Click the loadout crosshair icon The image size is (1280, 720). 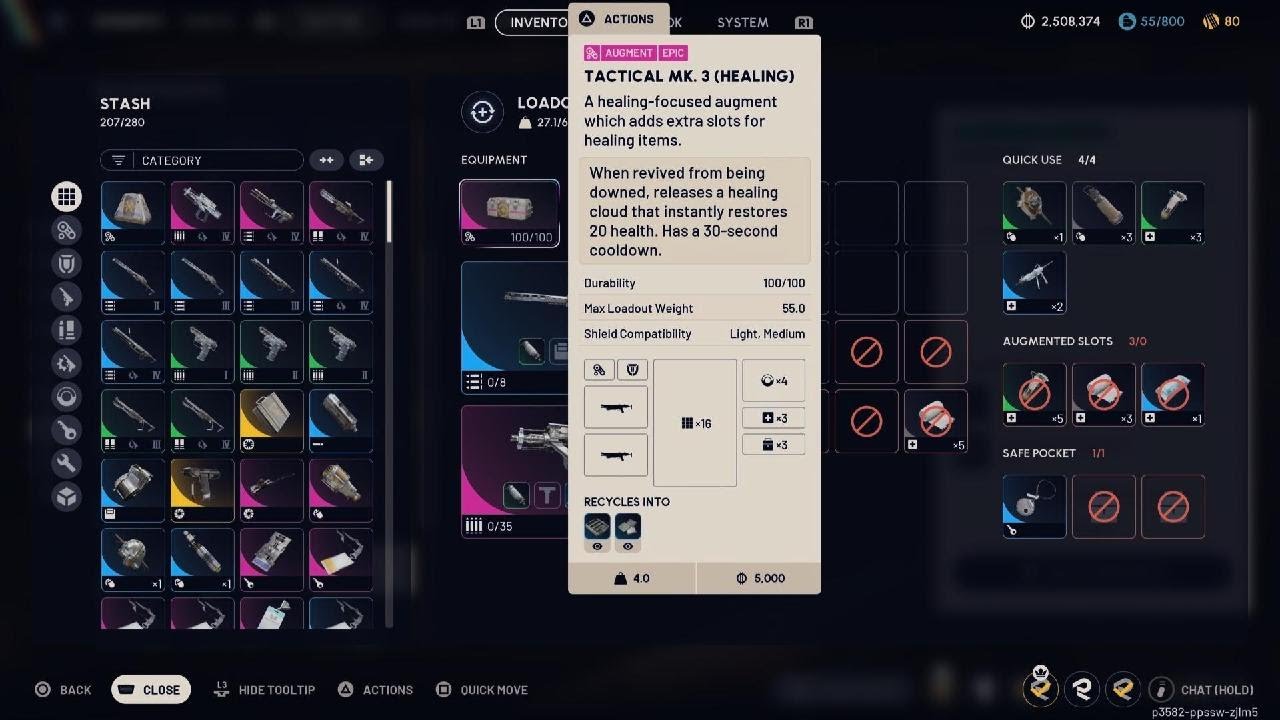(x=482, y=113)
